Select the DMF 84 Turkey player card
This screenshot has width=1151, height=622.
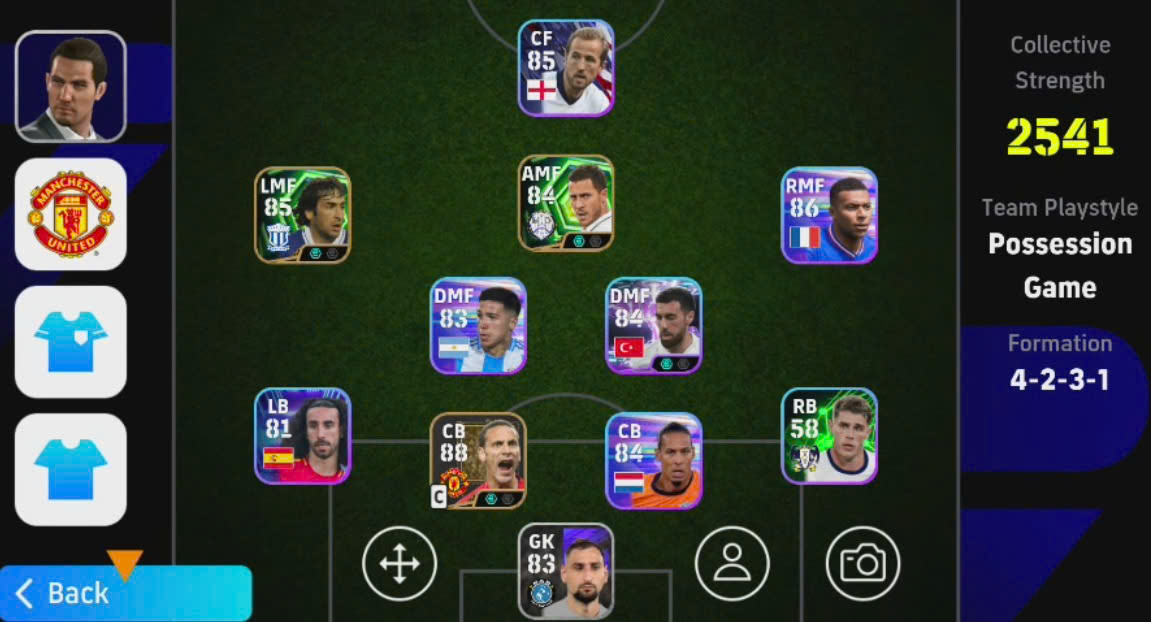pyautogui.click(x=654, y=326)
